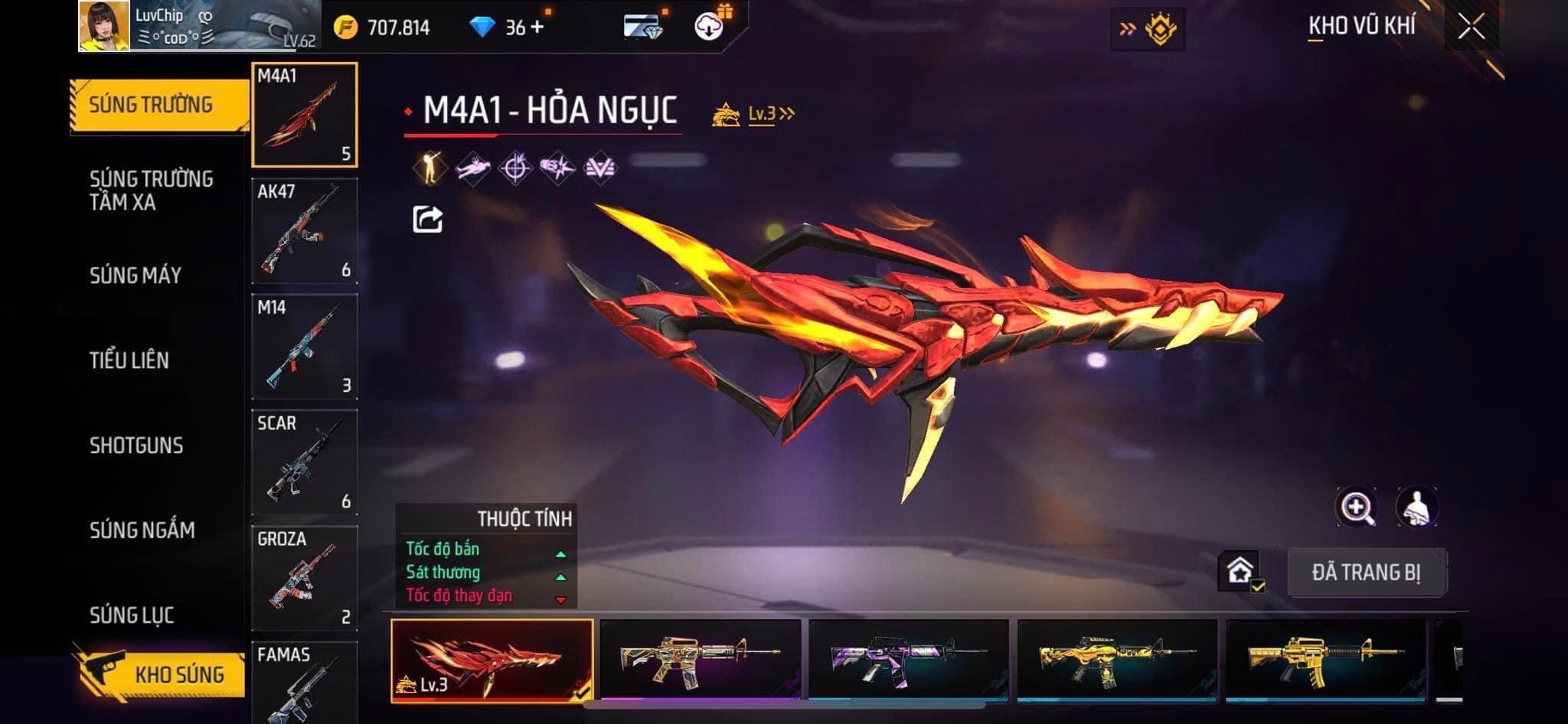Show the Shotguns category
Screen dimensions: 1568x724
(x=136, y=445)
